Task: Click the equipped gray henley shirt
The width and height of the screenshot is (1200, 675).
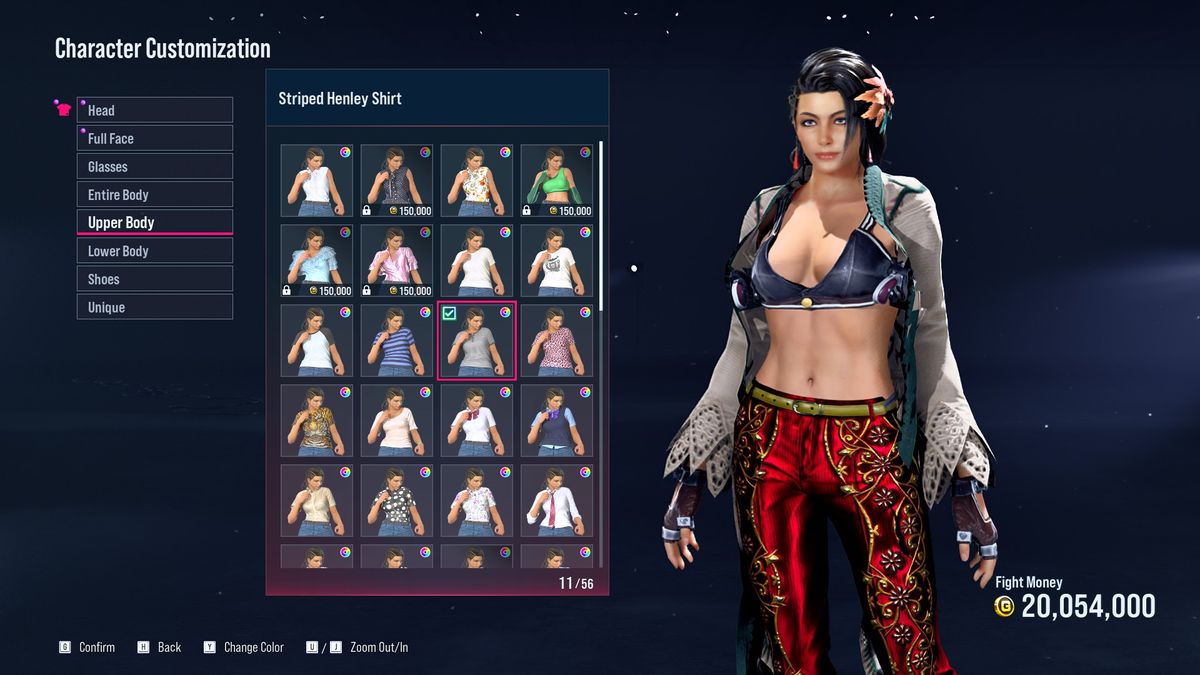Action: (476, 341)
